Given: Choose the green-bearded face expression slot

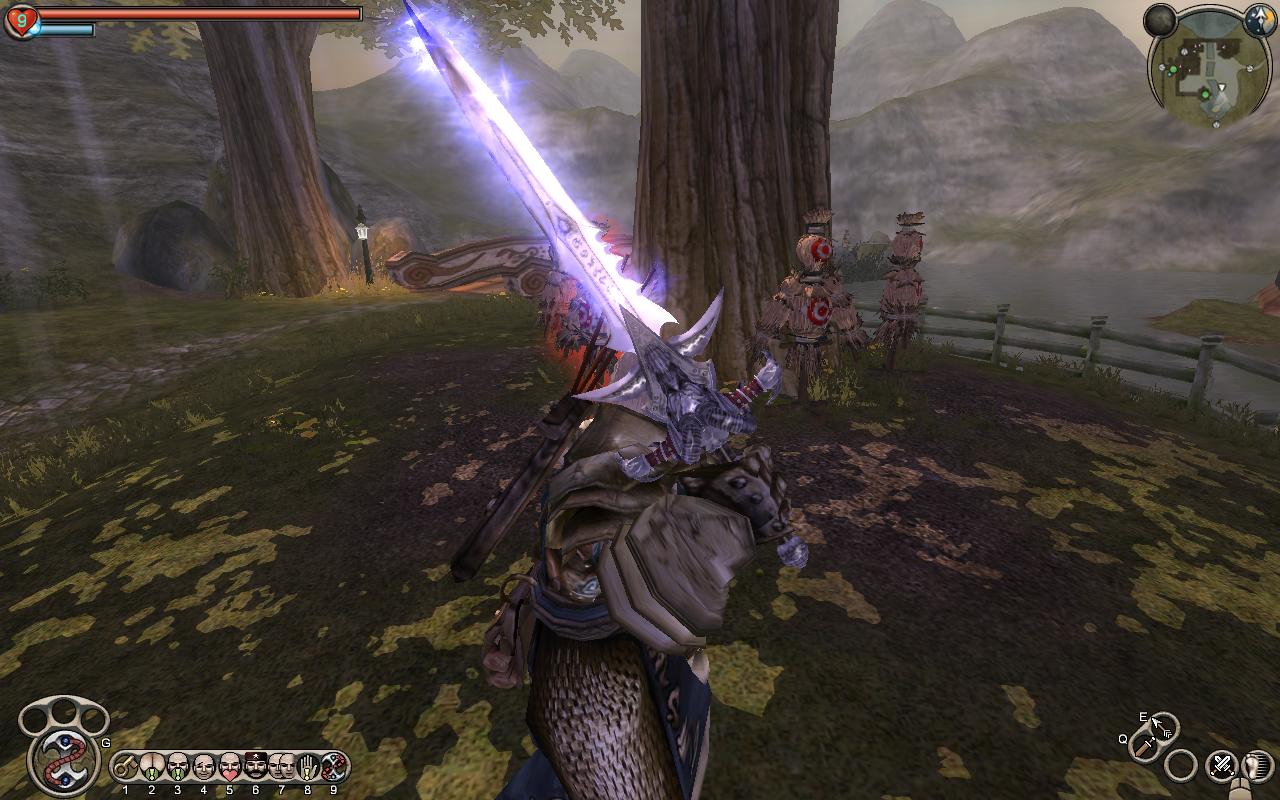Looking at the screenshot, I should coord(178,767).
